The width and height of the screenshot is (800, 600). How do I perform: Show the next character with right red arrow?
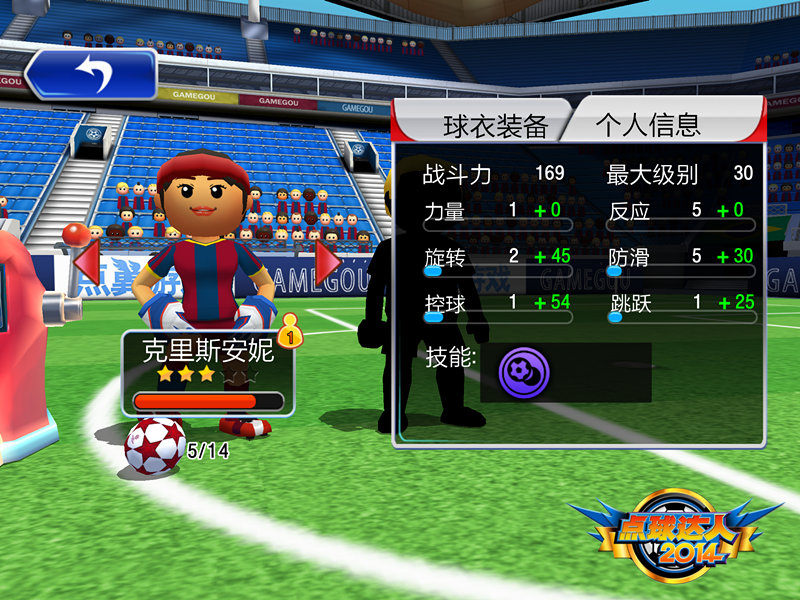point(326,262)
